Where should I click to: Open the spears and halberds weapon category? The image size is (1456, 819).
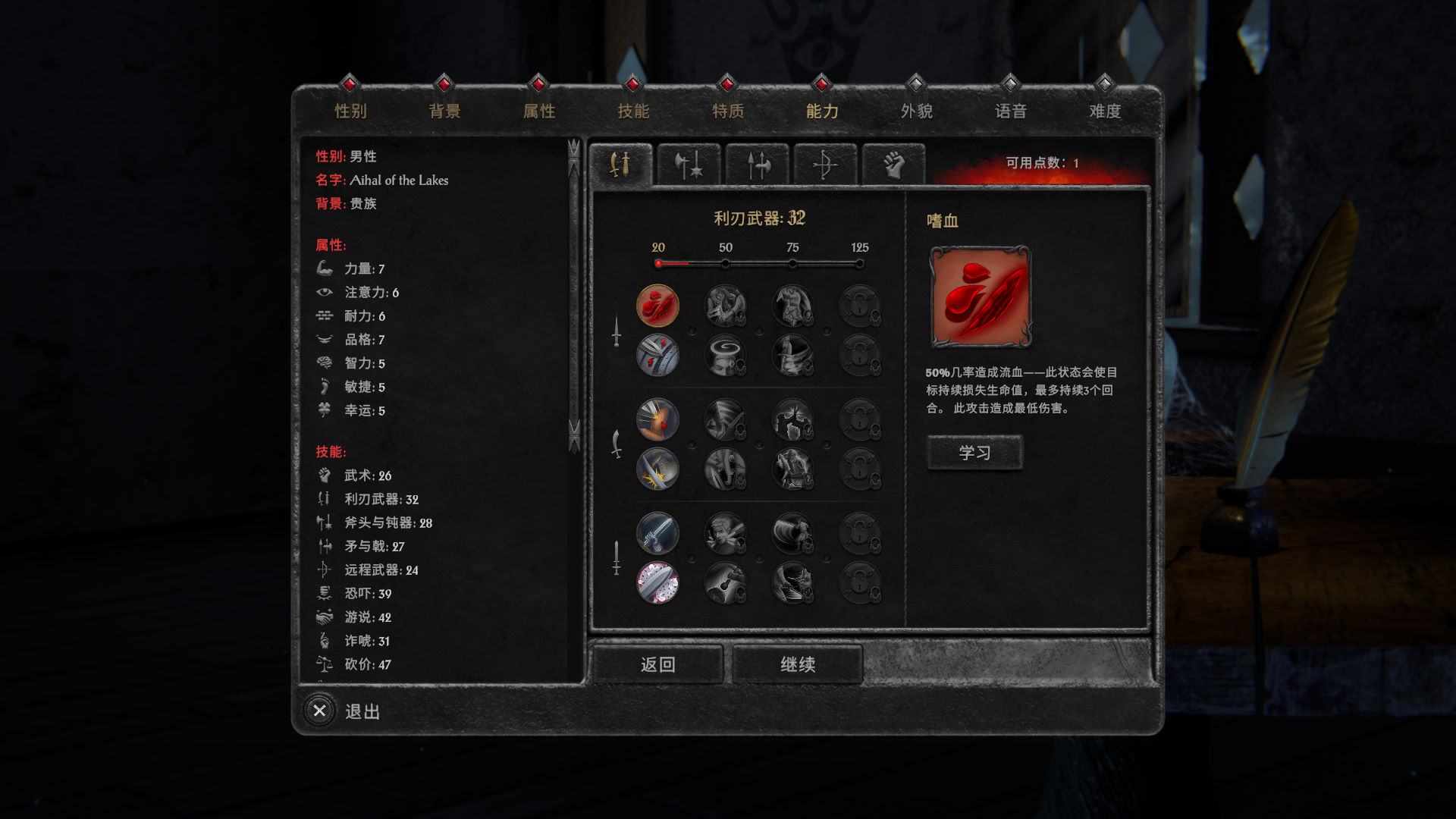[756, 165]
